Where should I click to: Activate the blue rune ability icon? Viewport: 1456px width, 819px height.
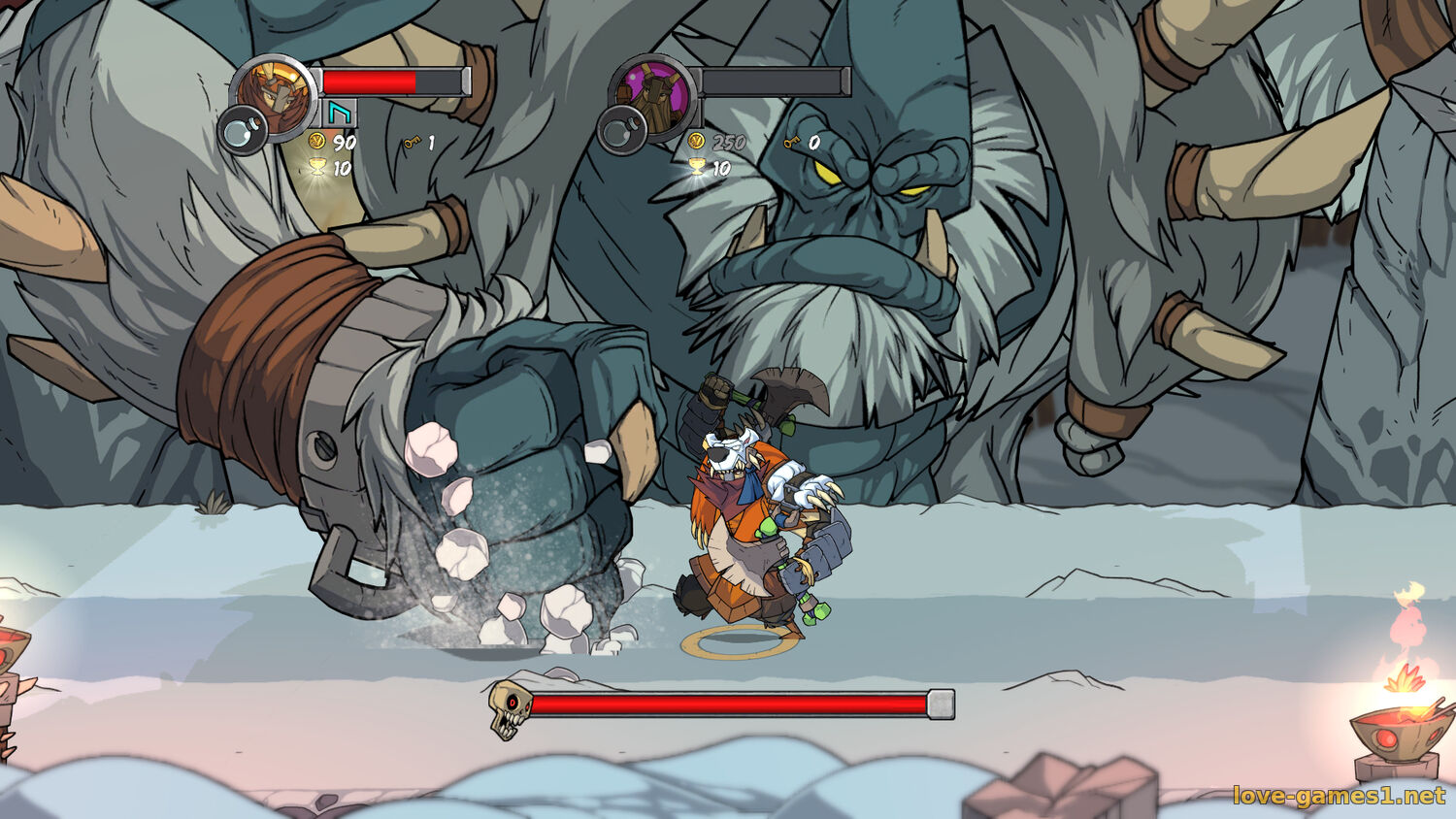339,114
